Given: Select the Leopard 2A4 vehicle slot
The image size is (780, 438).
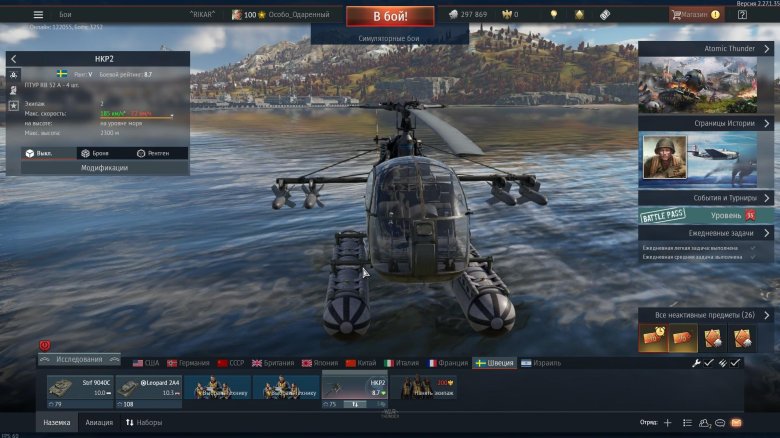Looking at the screenshot, I should [148, 389].
